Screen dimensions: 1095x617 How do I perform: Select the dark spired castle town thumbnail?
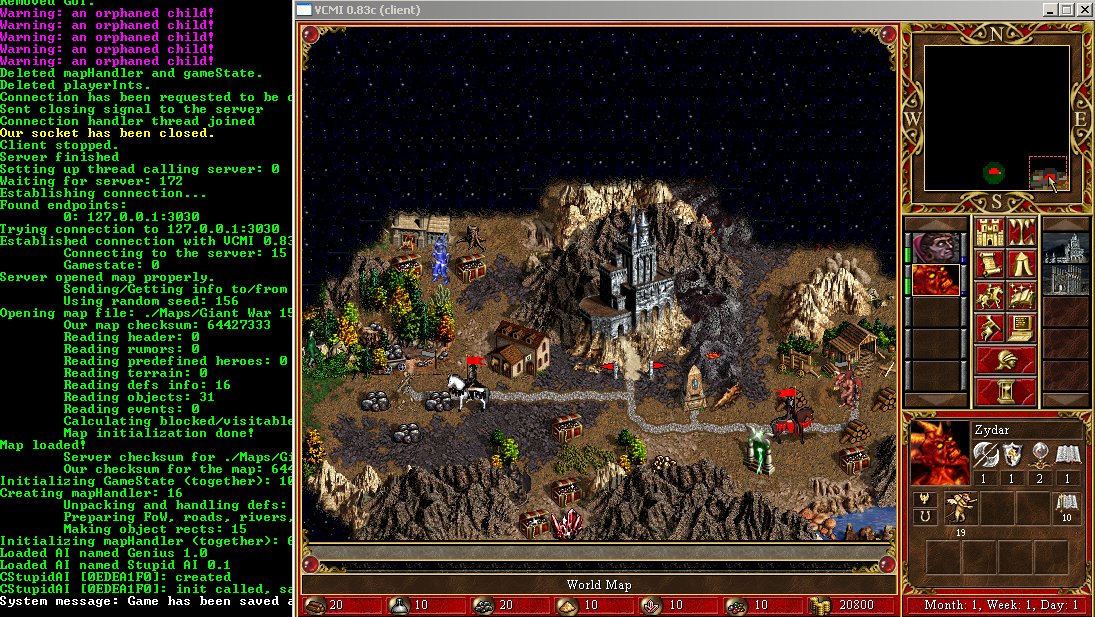pos(1066,248)
